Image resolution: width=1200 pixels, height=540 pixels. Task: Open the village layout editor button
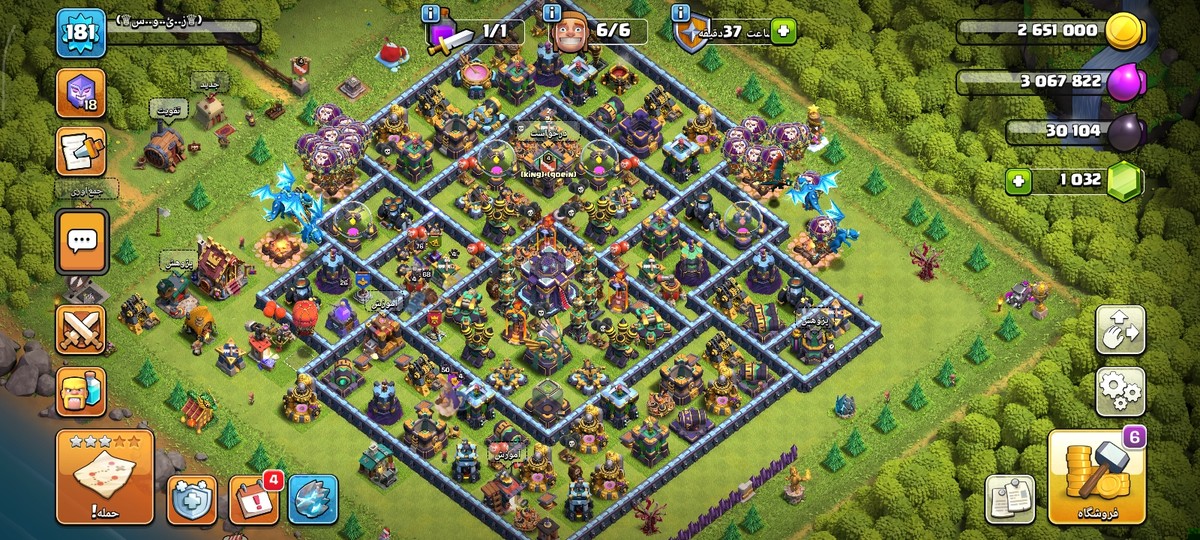click(x=1120, y=330)
